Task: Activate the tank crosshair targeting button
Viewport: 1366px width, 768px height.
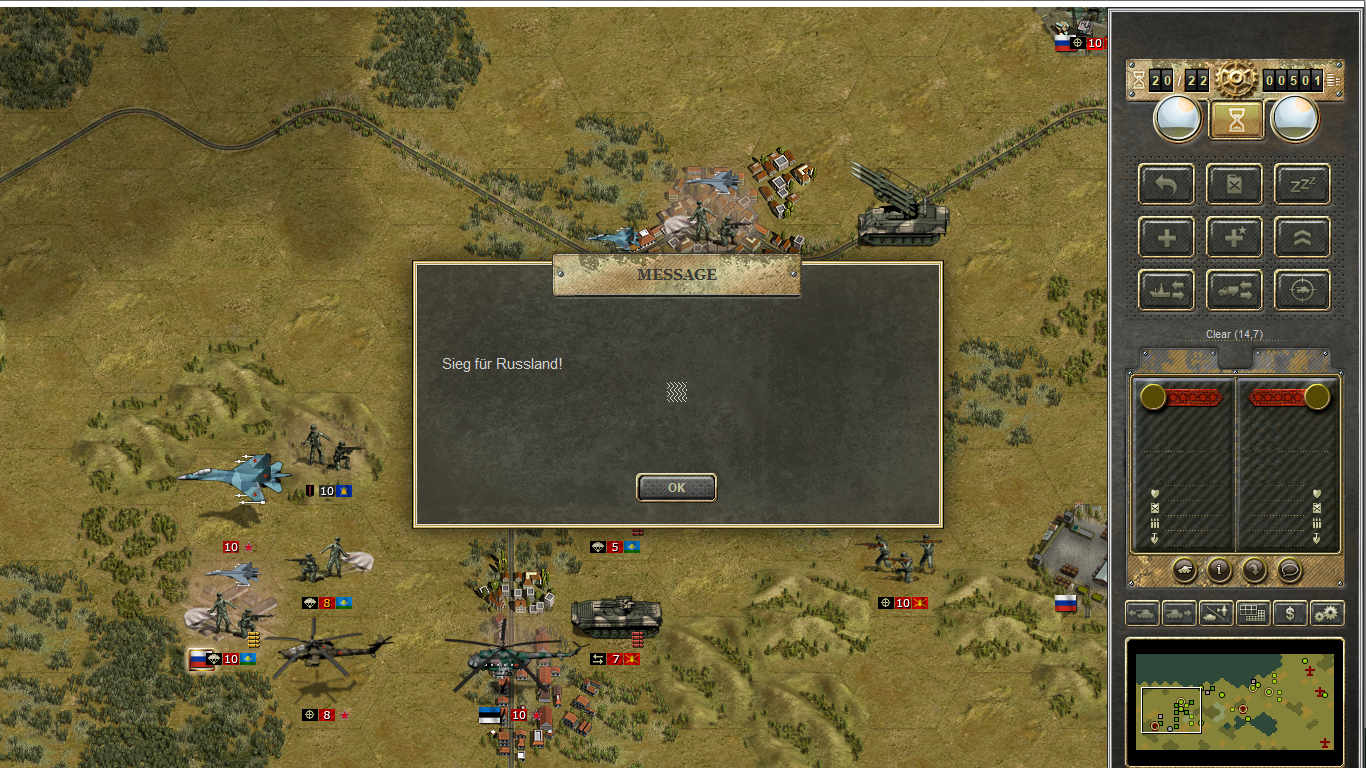Action: point(1302,290)
